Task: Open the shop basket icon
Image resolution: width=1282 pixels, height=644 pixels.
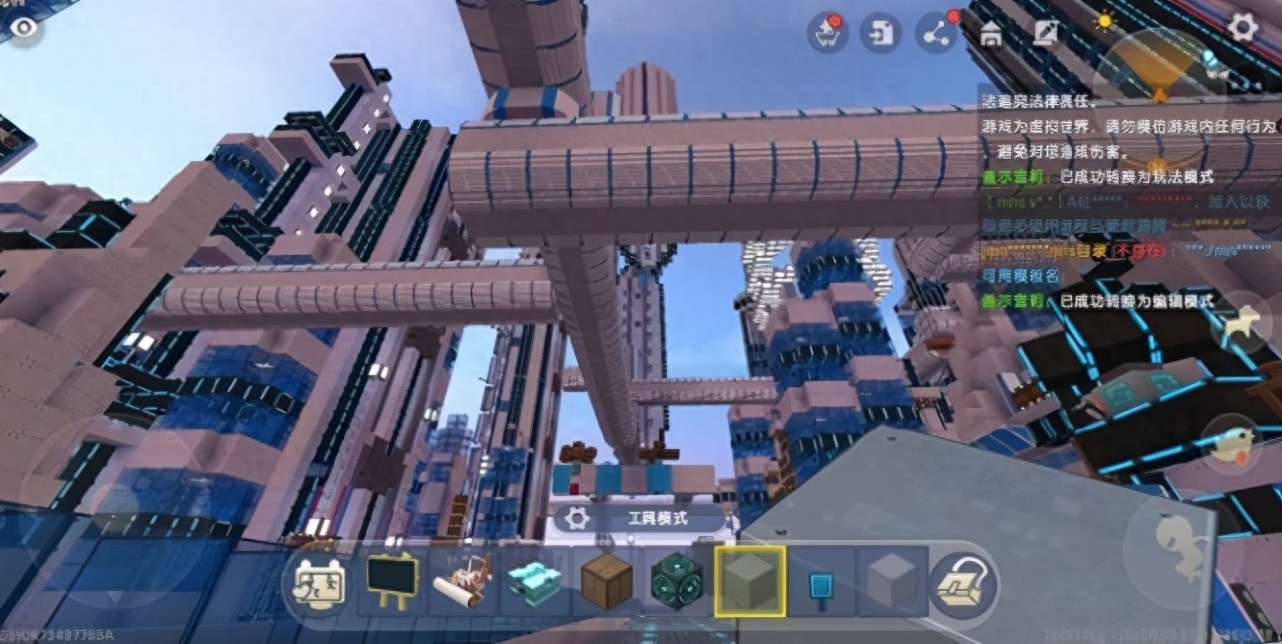Action: (828, 33)
